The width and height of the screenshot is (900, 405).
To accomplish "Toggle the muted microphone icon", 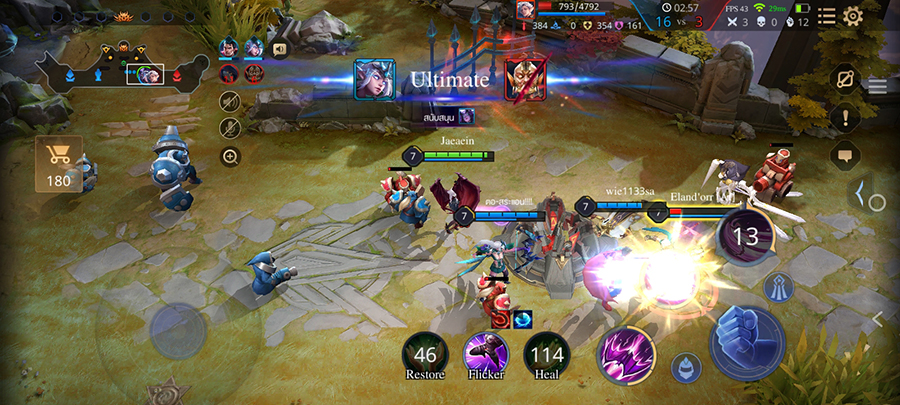I will pyautogui.click(x=230, y=128).
